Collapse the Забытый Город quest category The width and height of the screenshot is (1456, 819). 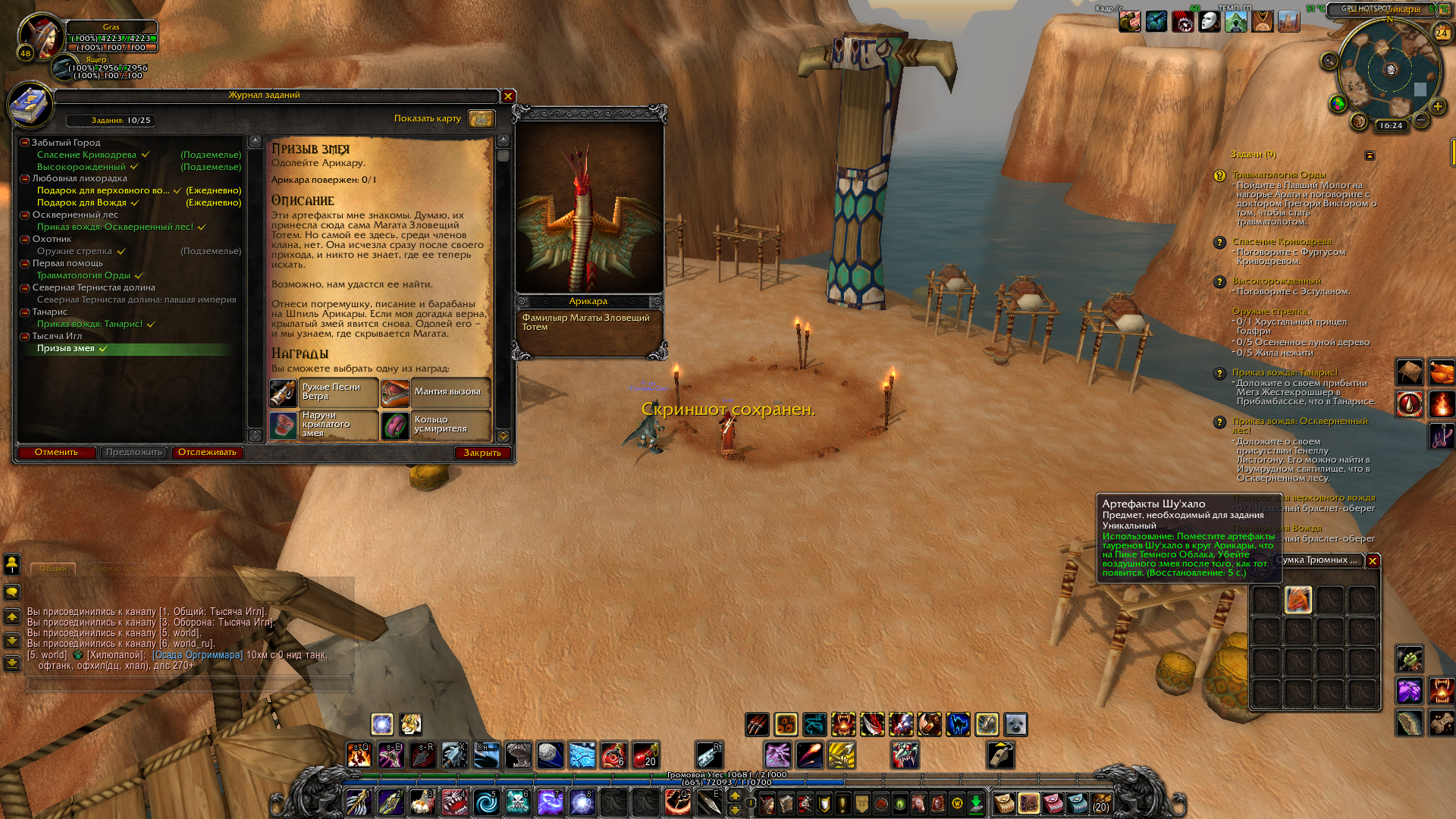pos(25,143)
